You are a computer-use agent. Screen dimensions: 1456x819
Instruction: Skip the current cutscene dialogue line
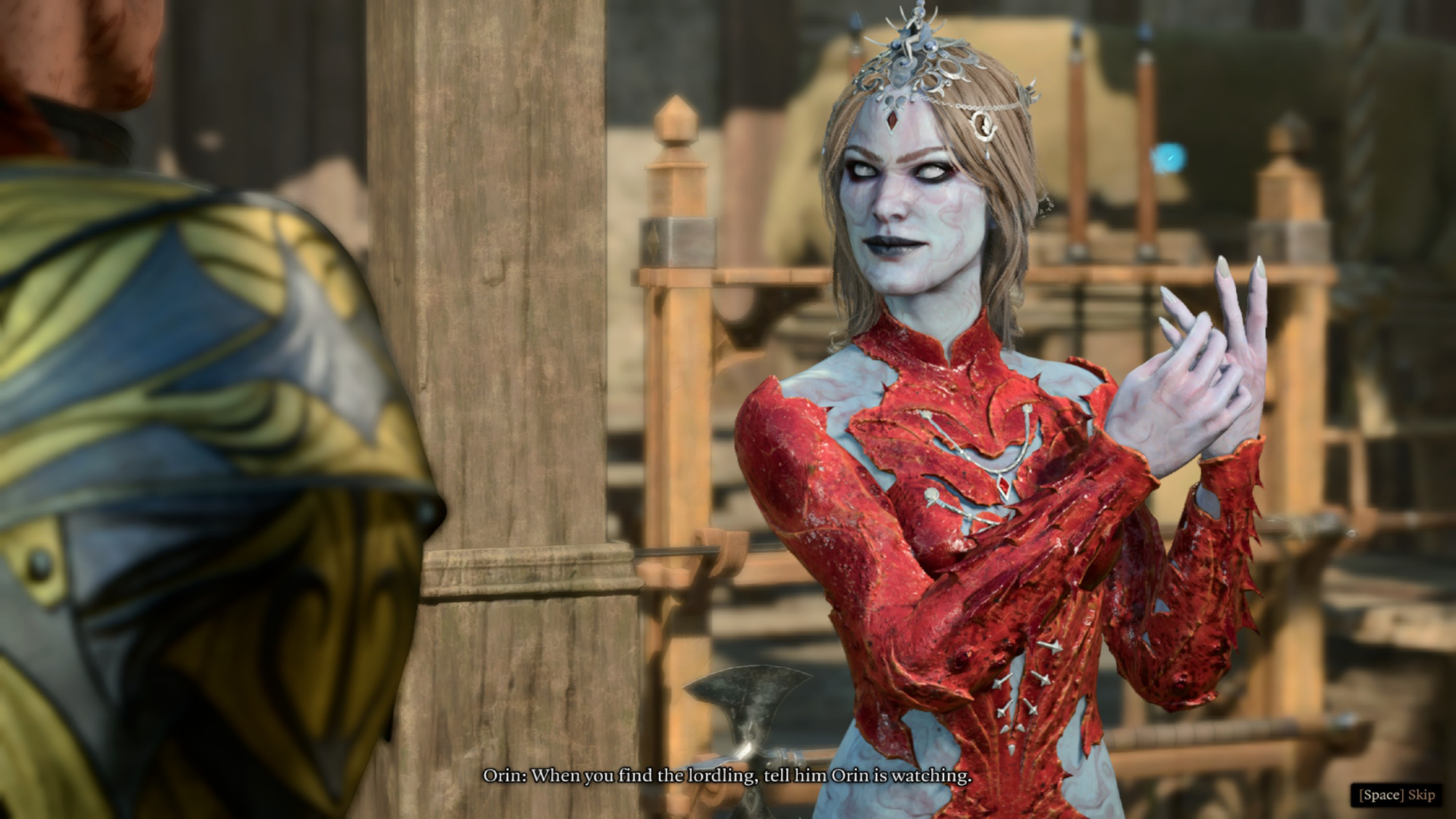point(1397,794)
